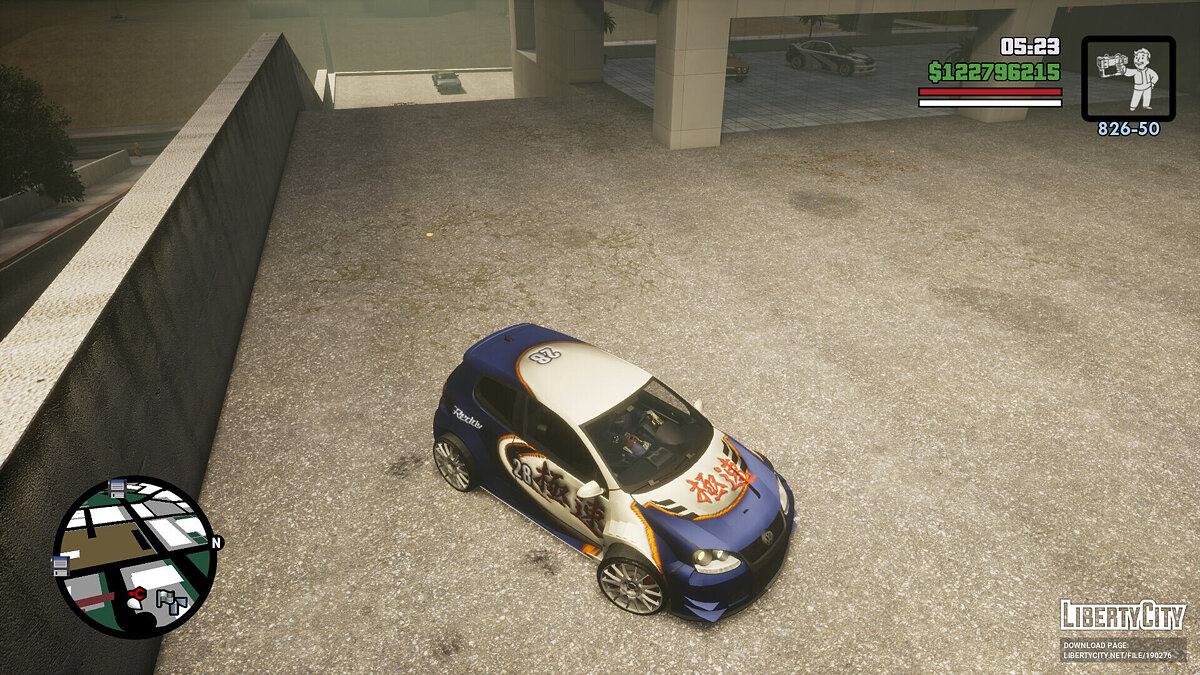Screen dimensions: 1200x675
Task: Click the red C mission blip
Action: point(136,595)
